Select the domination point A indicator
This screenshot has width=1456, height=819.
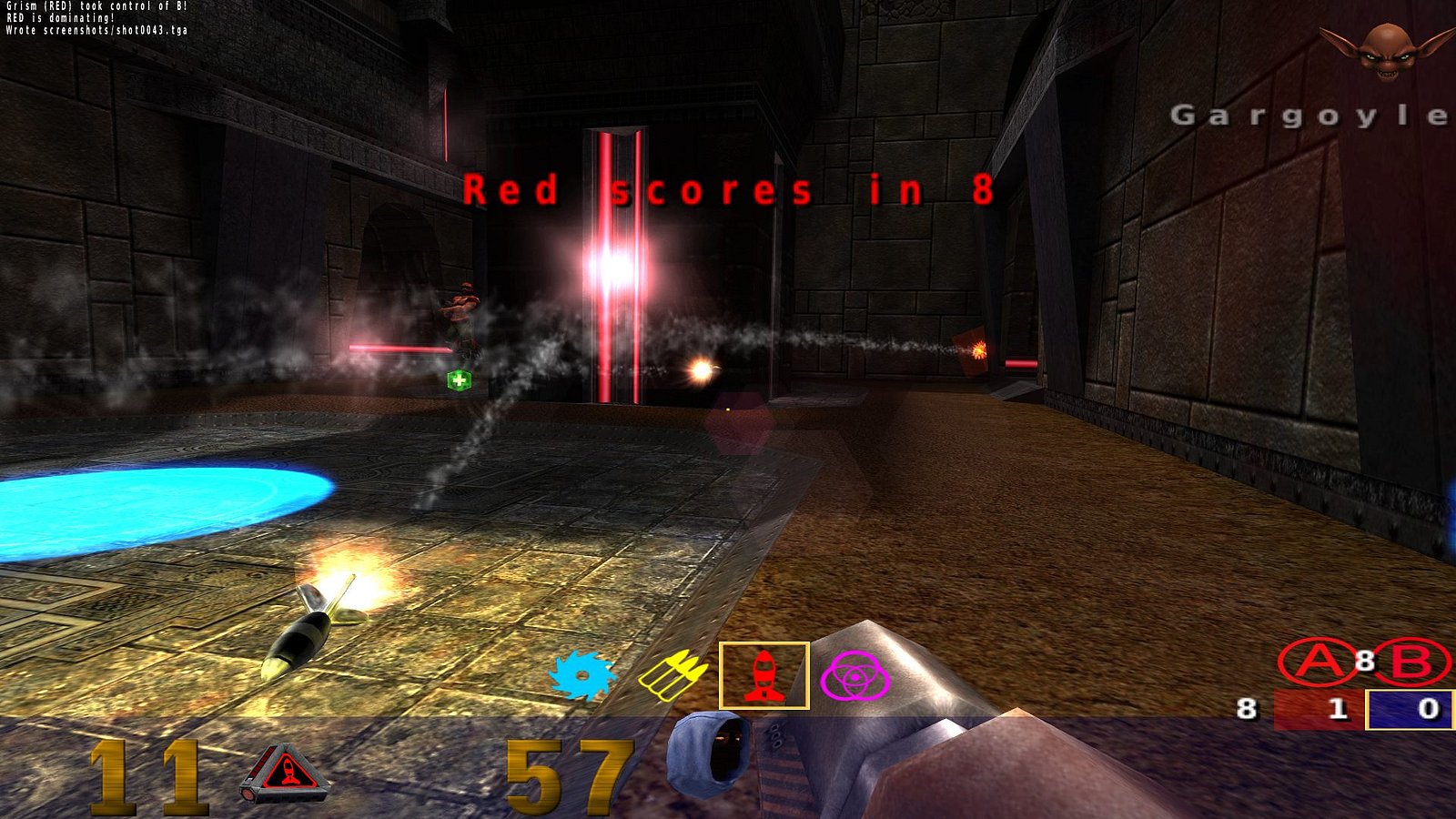click(x=1316, y=662)
